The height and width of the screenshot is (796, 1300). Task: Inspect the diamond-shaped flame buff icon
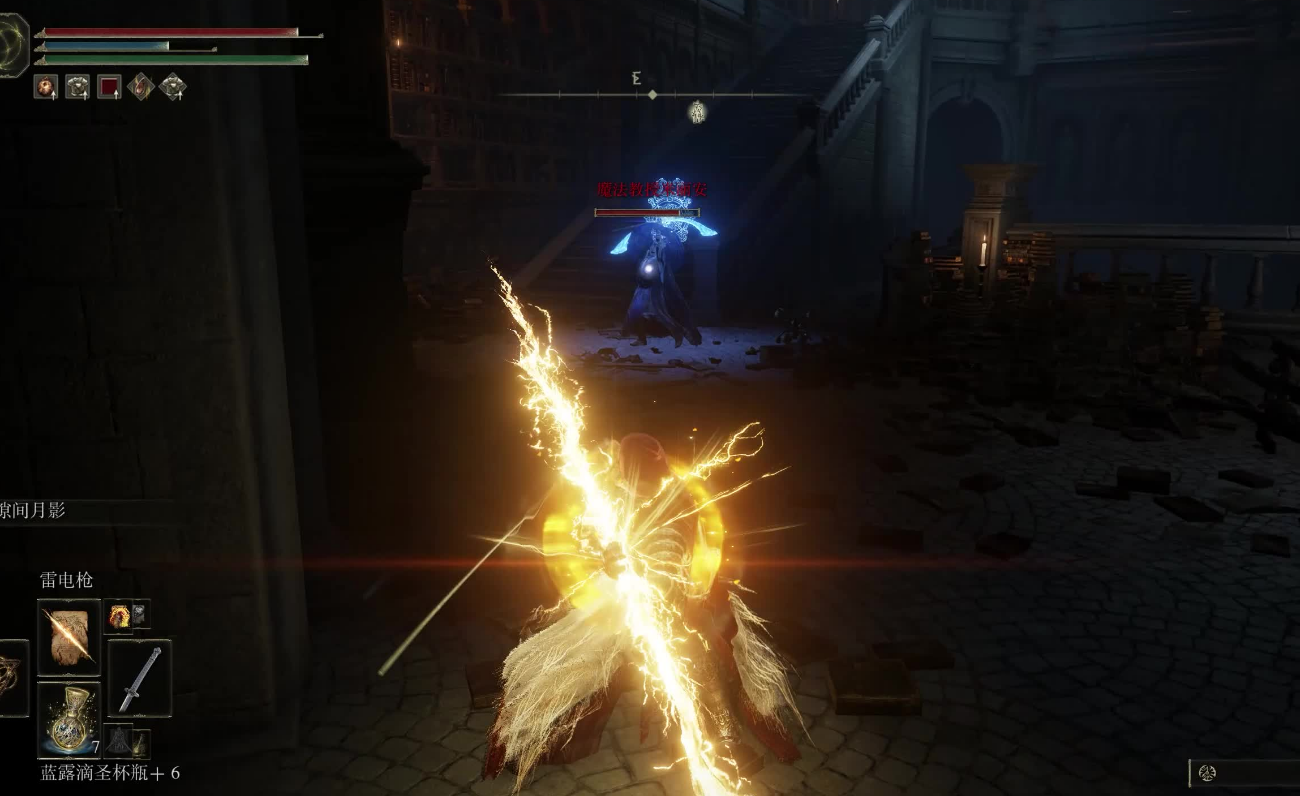coord(141,87)
